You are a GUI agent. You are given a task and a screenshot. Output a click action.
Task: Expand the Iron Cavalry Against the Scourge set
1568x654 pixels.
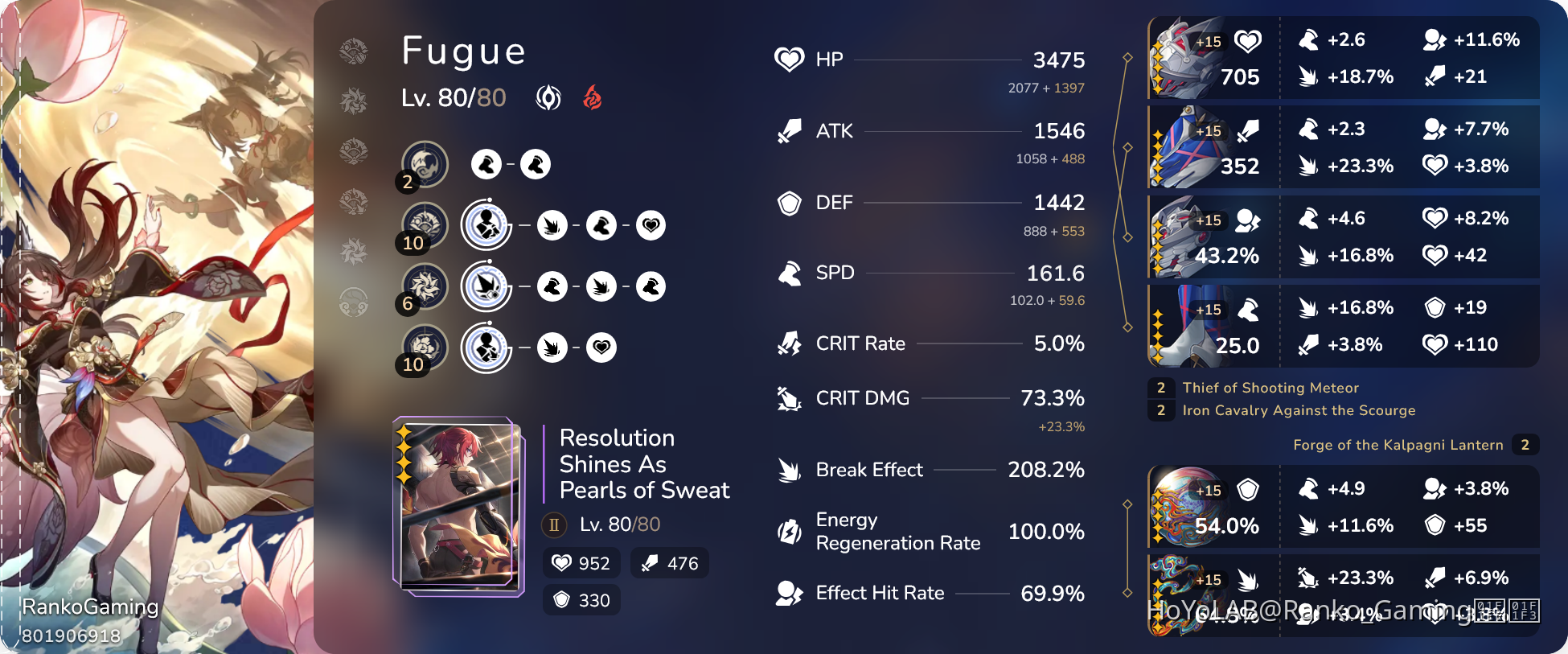point(1299,410)
